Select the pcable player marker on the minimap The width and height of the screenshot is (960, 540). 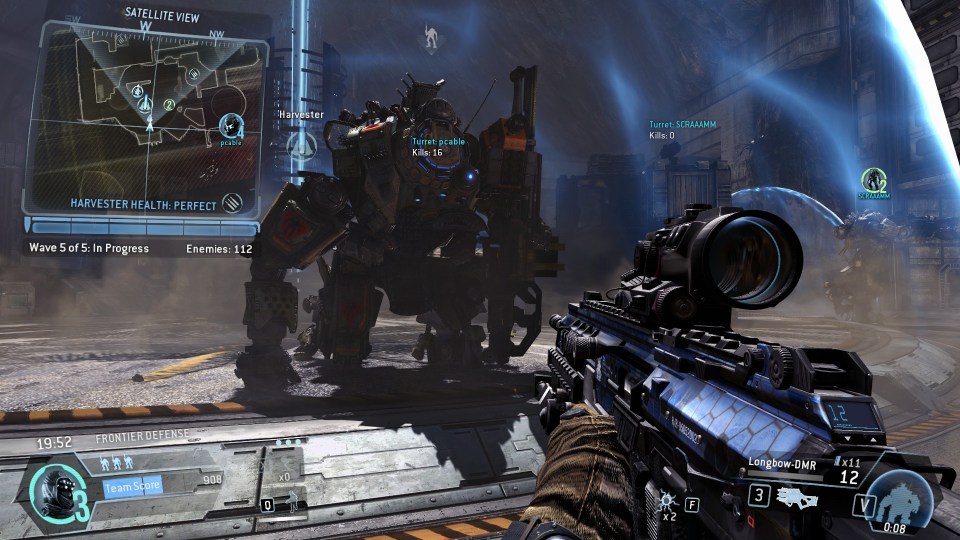click(232, 126)
